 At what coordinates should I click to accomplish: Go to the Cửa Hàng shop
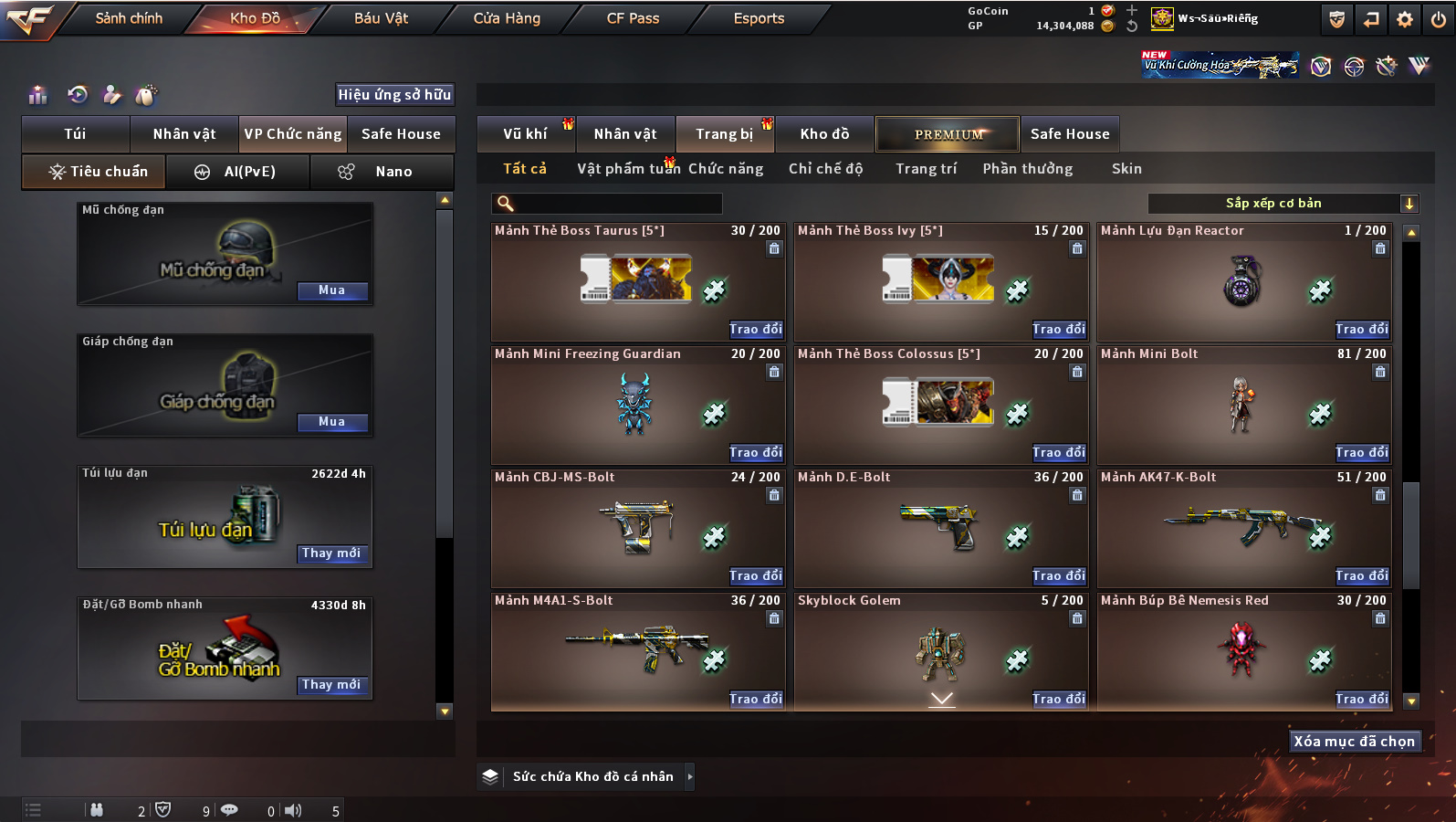507,18
